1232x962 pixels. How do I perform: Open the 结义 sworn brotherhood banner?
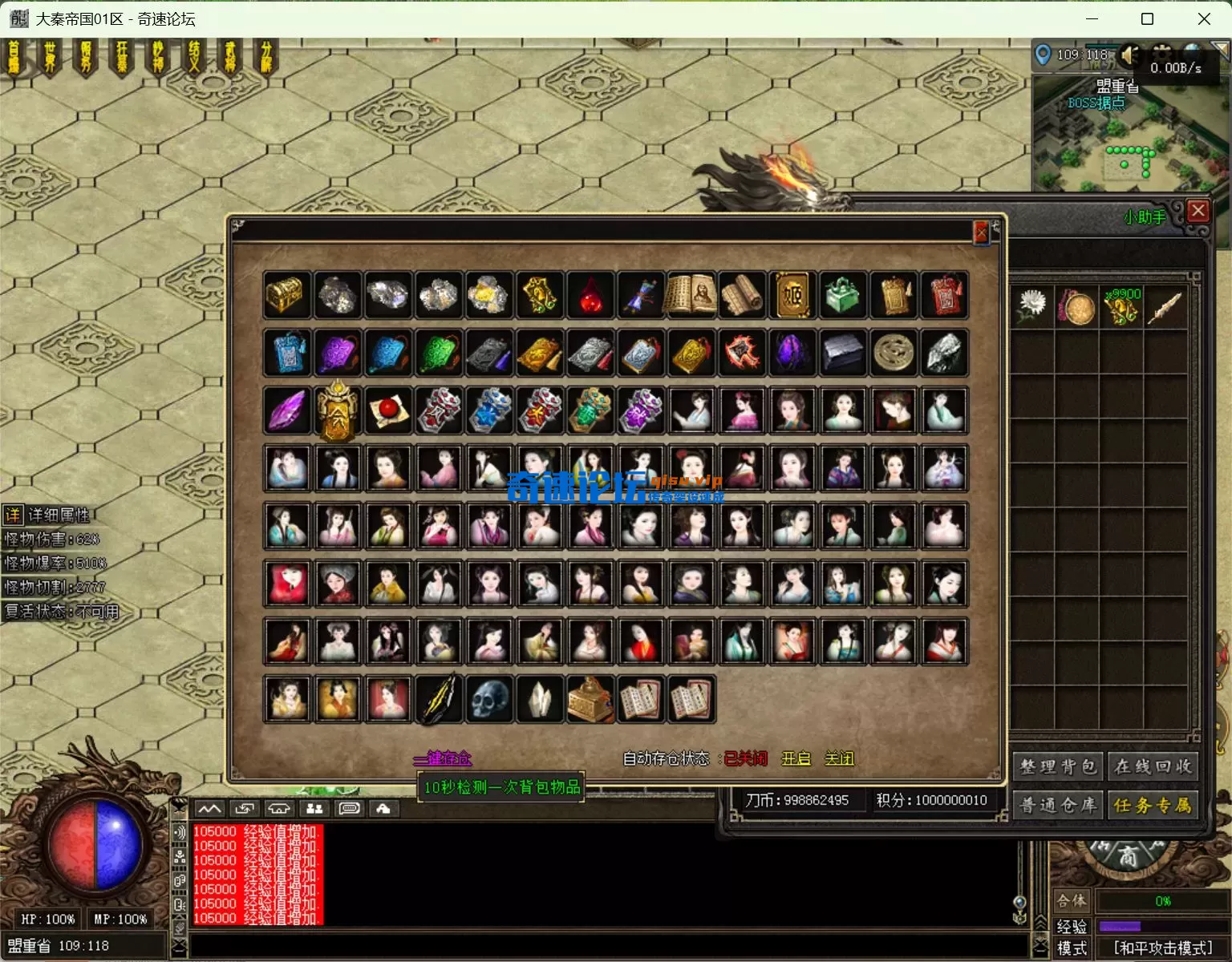[x=194, y=58]
